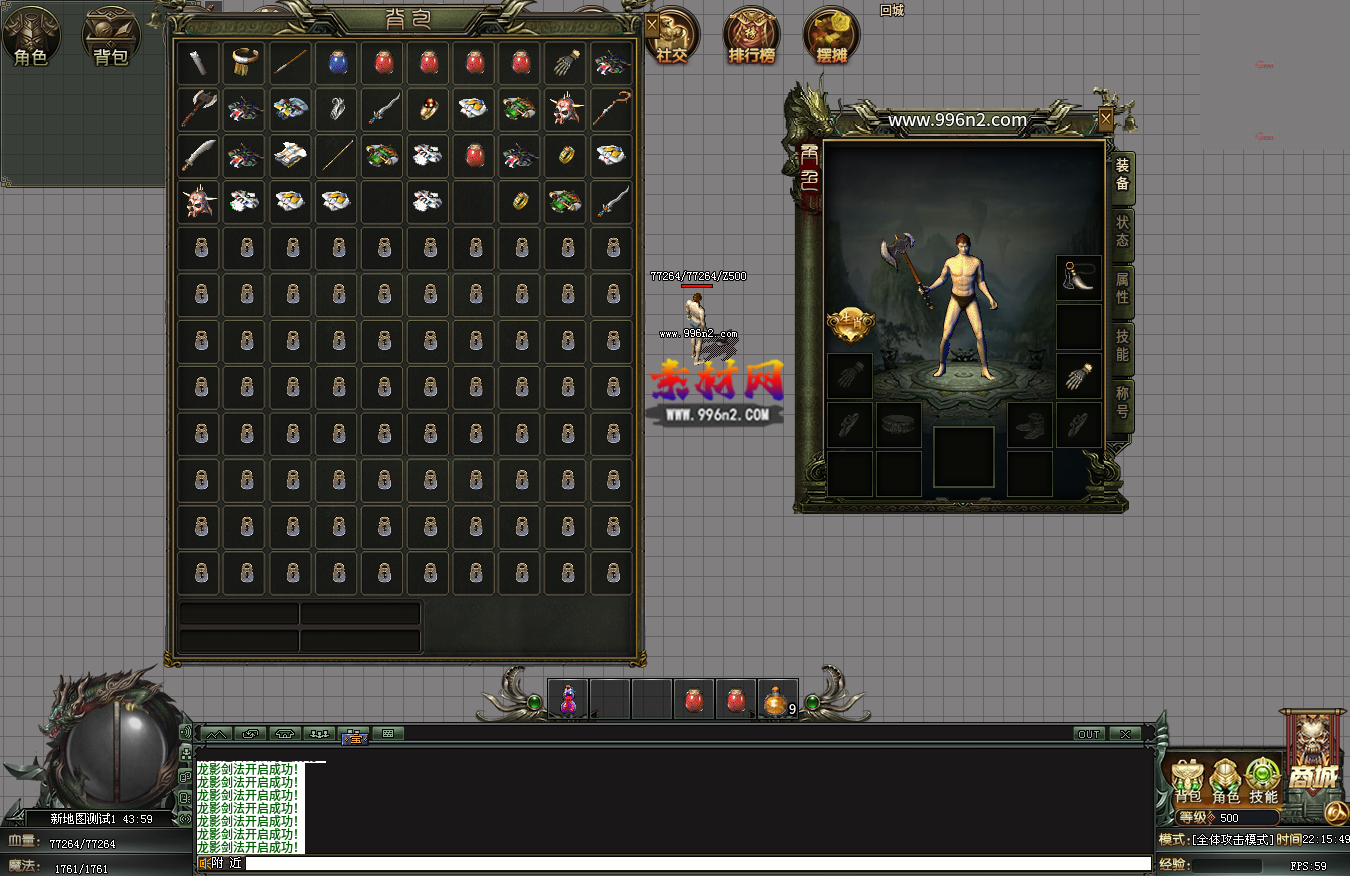Select the red-gem ring in the backpack
Viewport: 1350px width, 876px height.
click(429, 109)
